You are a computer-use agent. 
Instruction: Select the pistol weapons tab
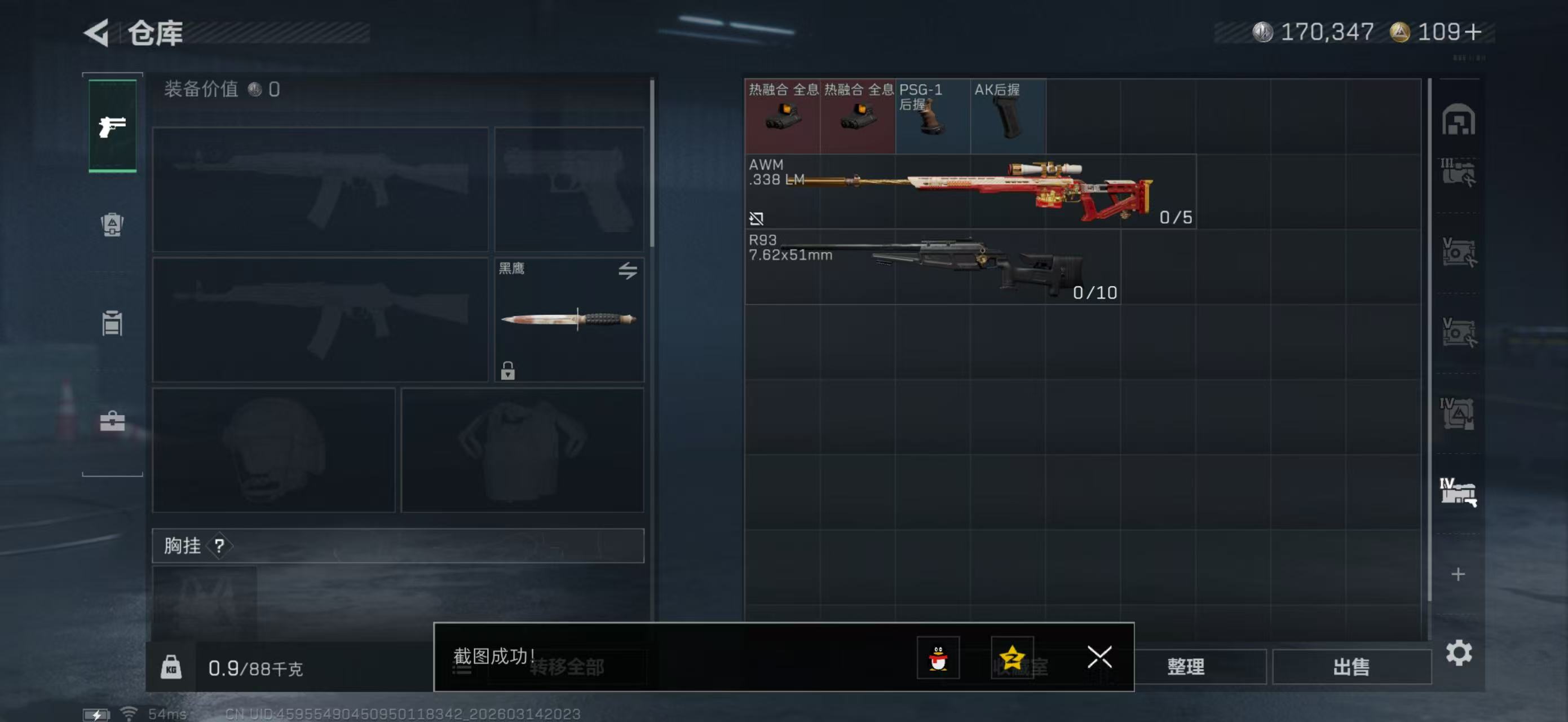113,126
